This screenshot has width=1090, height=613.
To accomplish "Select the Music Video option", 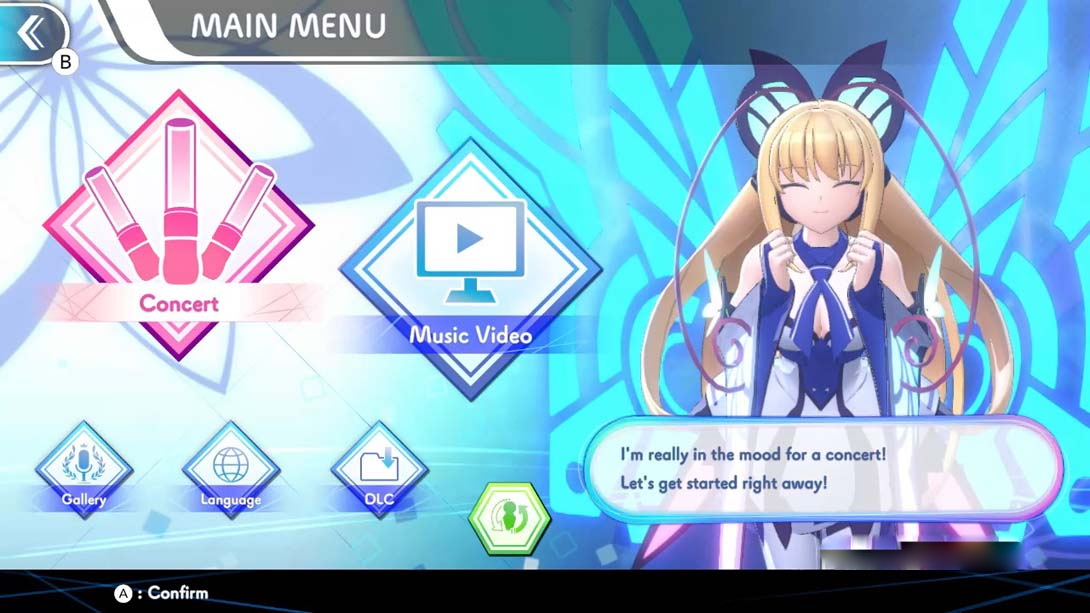I will (470, 268).
